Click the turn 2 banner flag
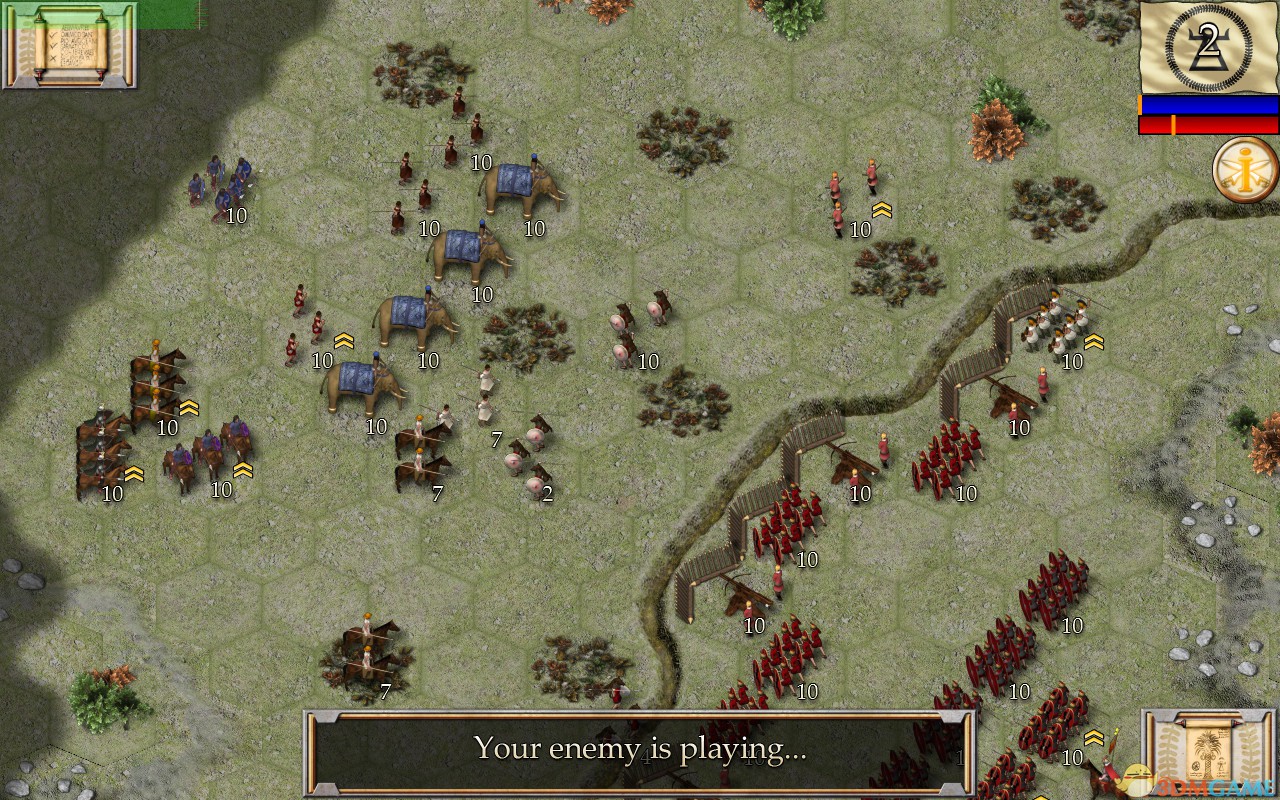The width and height of the screenshot is (1280, 800). 1209,46
